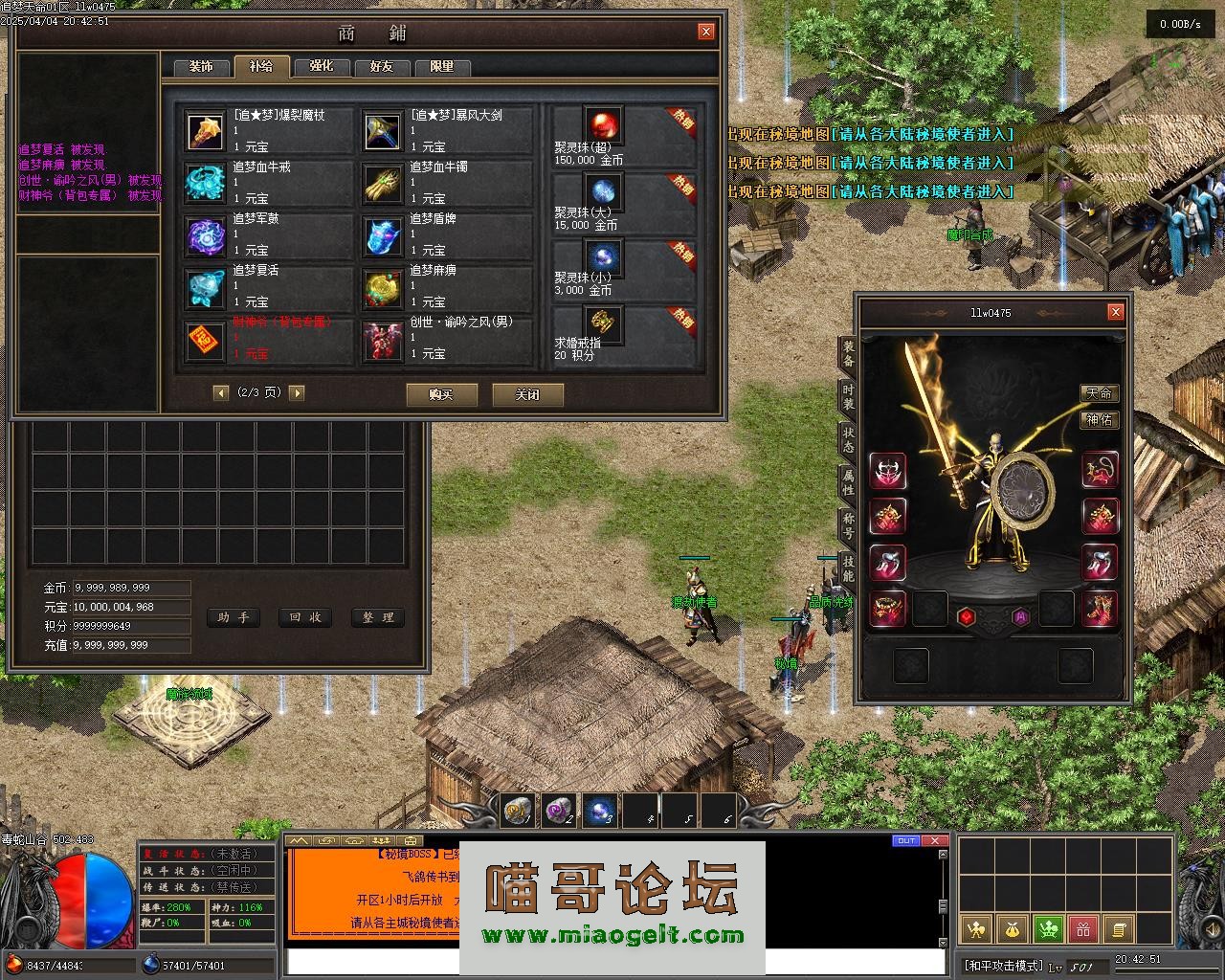Show the 限量 shop tab
The width and height of the screenshot is (1225, 980).
(442, 67)
